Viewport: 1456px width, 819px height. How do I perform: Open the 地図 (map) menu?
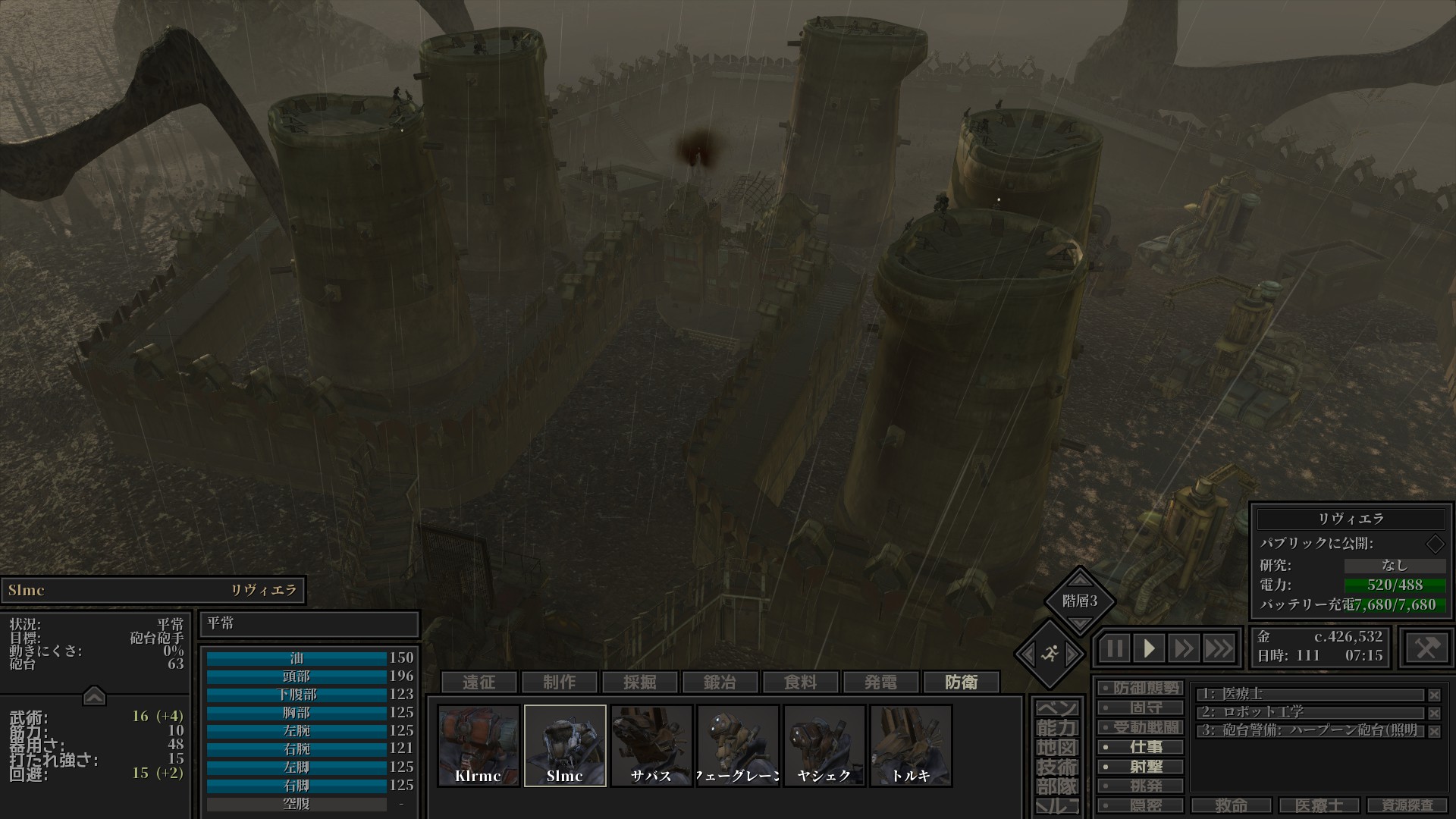pyautogui.click(x=1057, y=748)
